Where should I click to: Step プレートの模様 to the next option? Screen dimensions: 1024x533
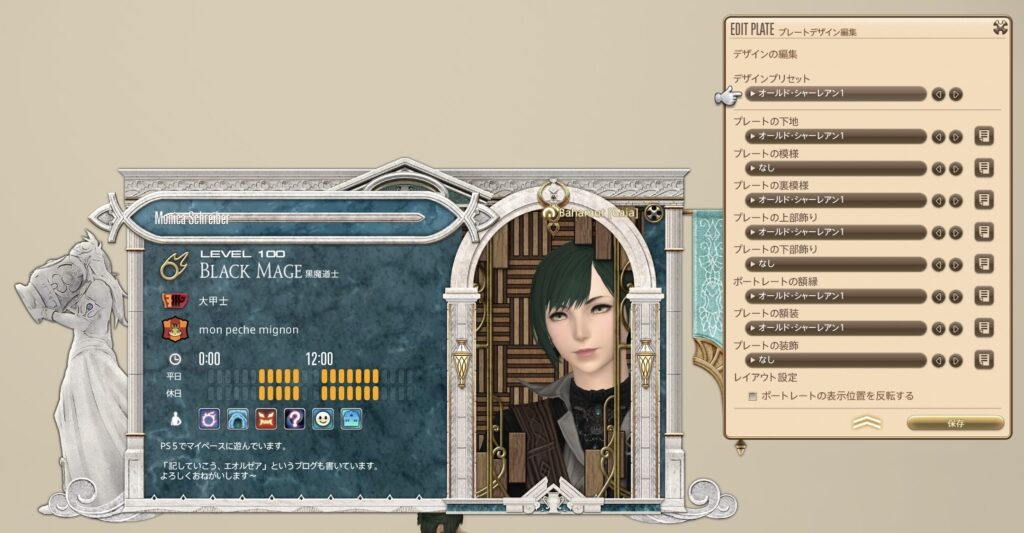[x=956, y=168]
